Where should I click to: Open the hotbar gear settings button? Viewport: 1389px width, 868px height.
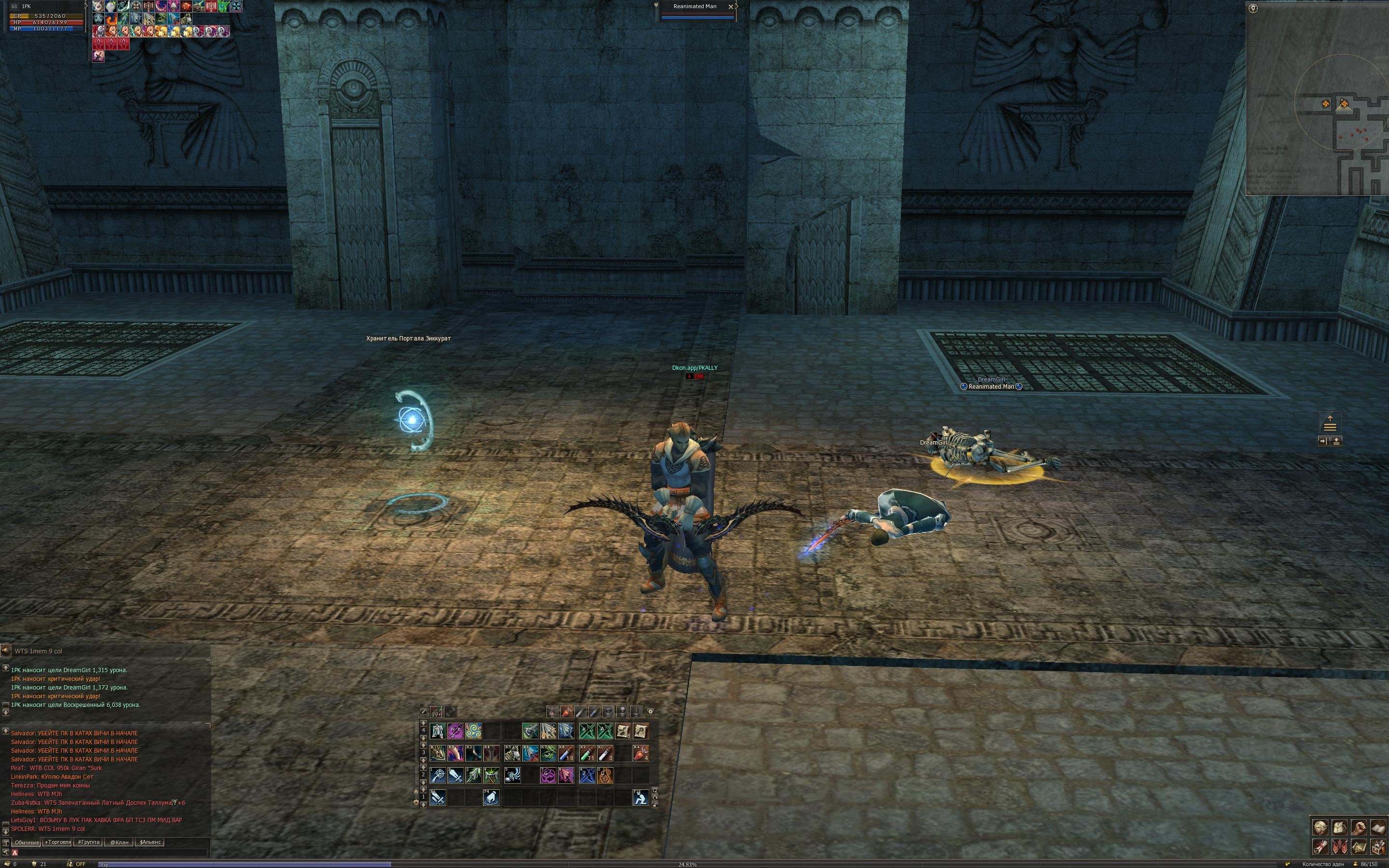click(x=650, y=711)
